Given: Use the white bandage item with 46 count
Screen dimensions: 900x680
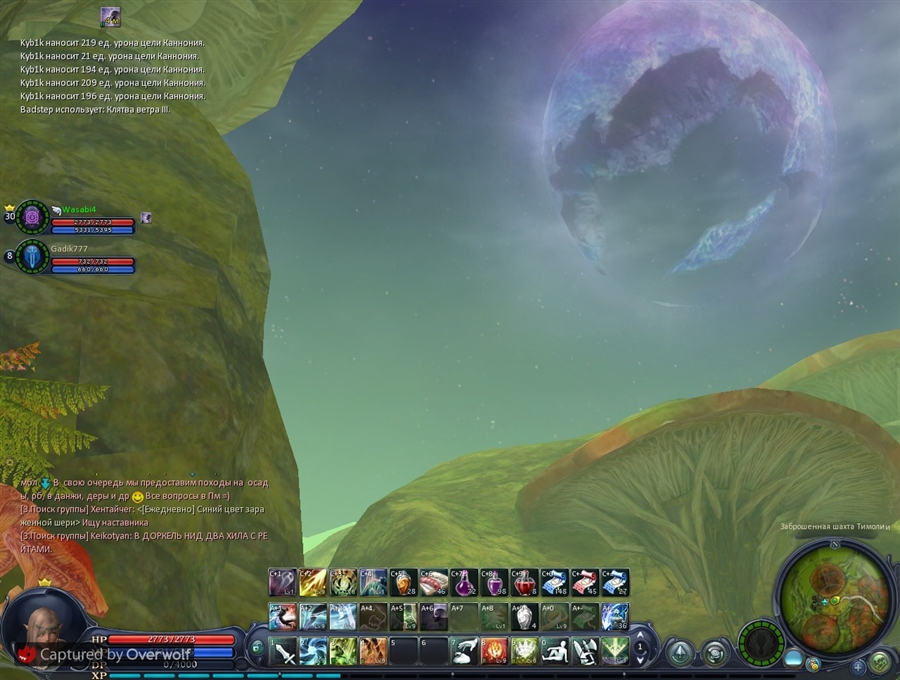Looking at the screenshot, I should [x=433, y=582].
